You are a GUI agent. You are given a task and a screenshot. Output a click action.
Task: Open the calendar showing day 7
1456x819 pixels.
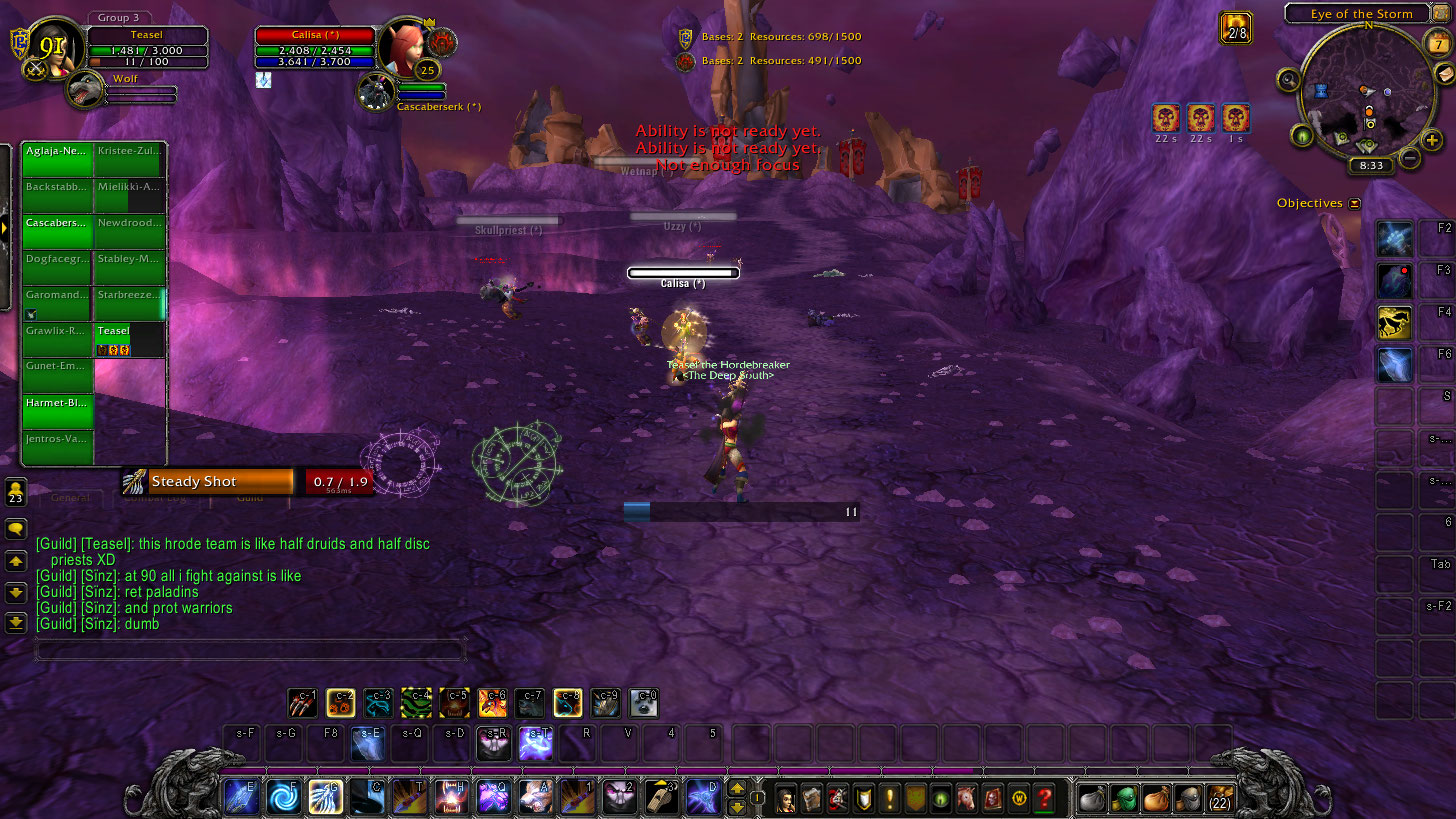[1436, 43]
